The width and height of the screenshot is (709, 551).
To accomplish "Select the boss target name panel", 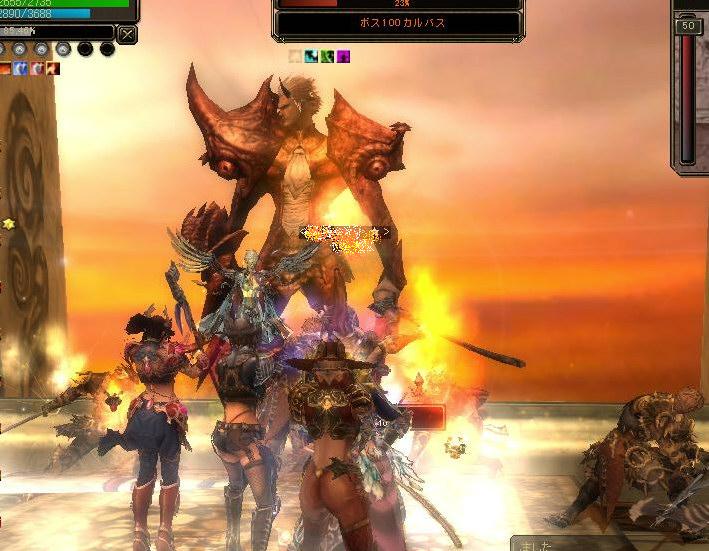I will [x=398, y=23].
